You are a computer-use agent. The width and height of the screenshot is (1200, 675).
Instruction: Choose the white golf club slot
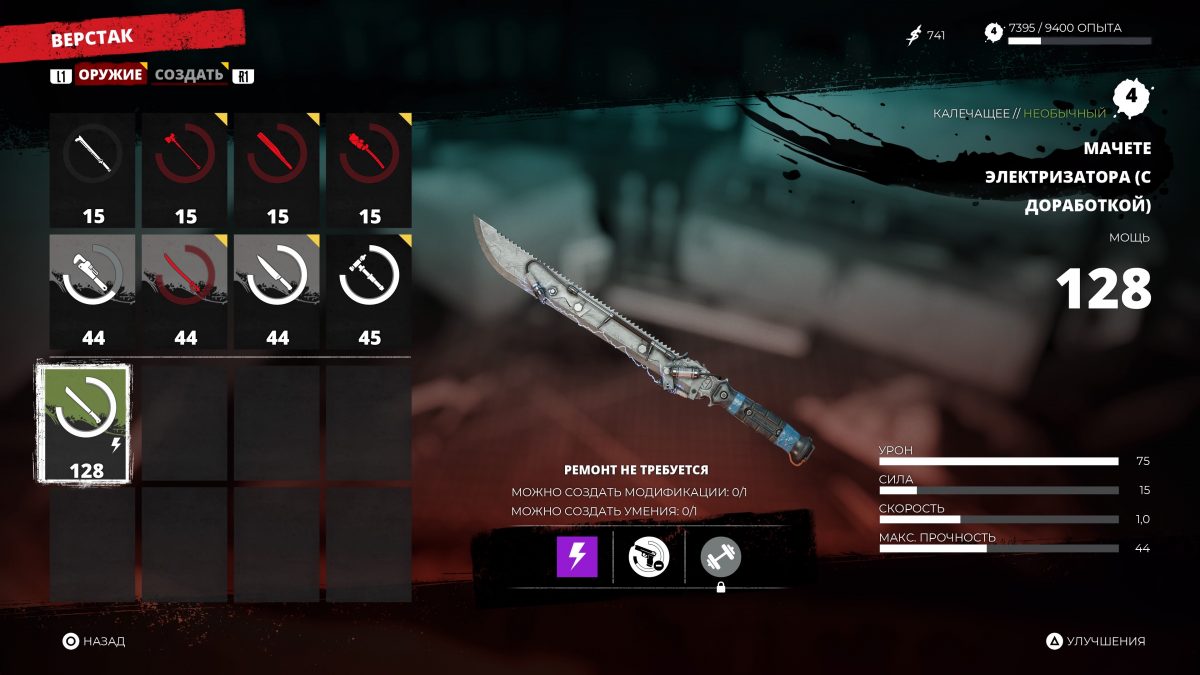pyautogui.click(x=92, y=169)
